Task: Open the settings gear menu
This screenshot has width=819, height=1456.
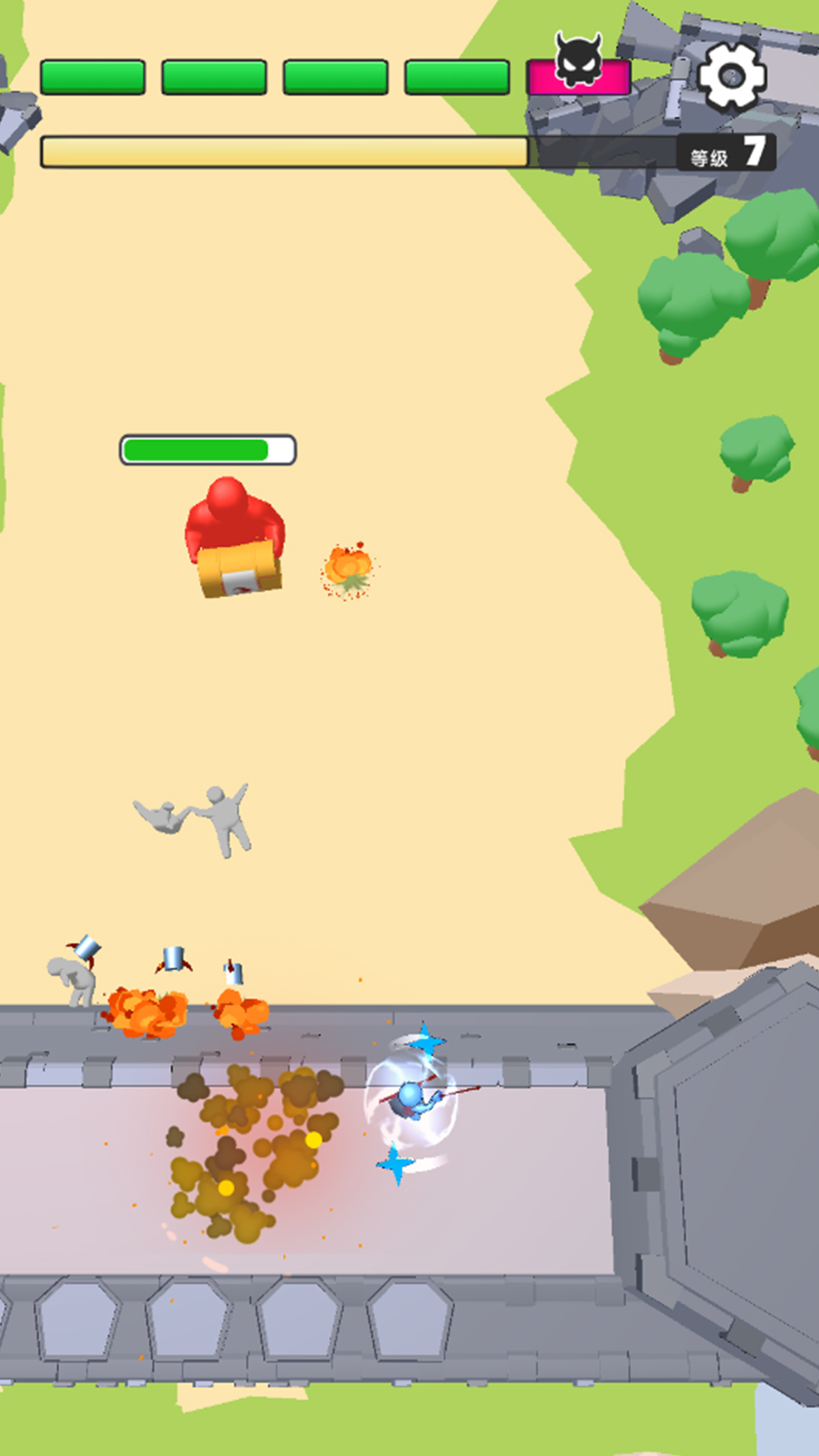Action: coord(731,76)
